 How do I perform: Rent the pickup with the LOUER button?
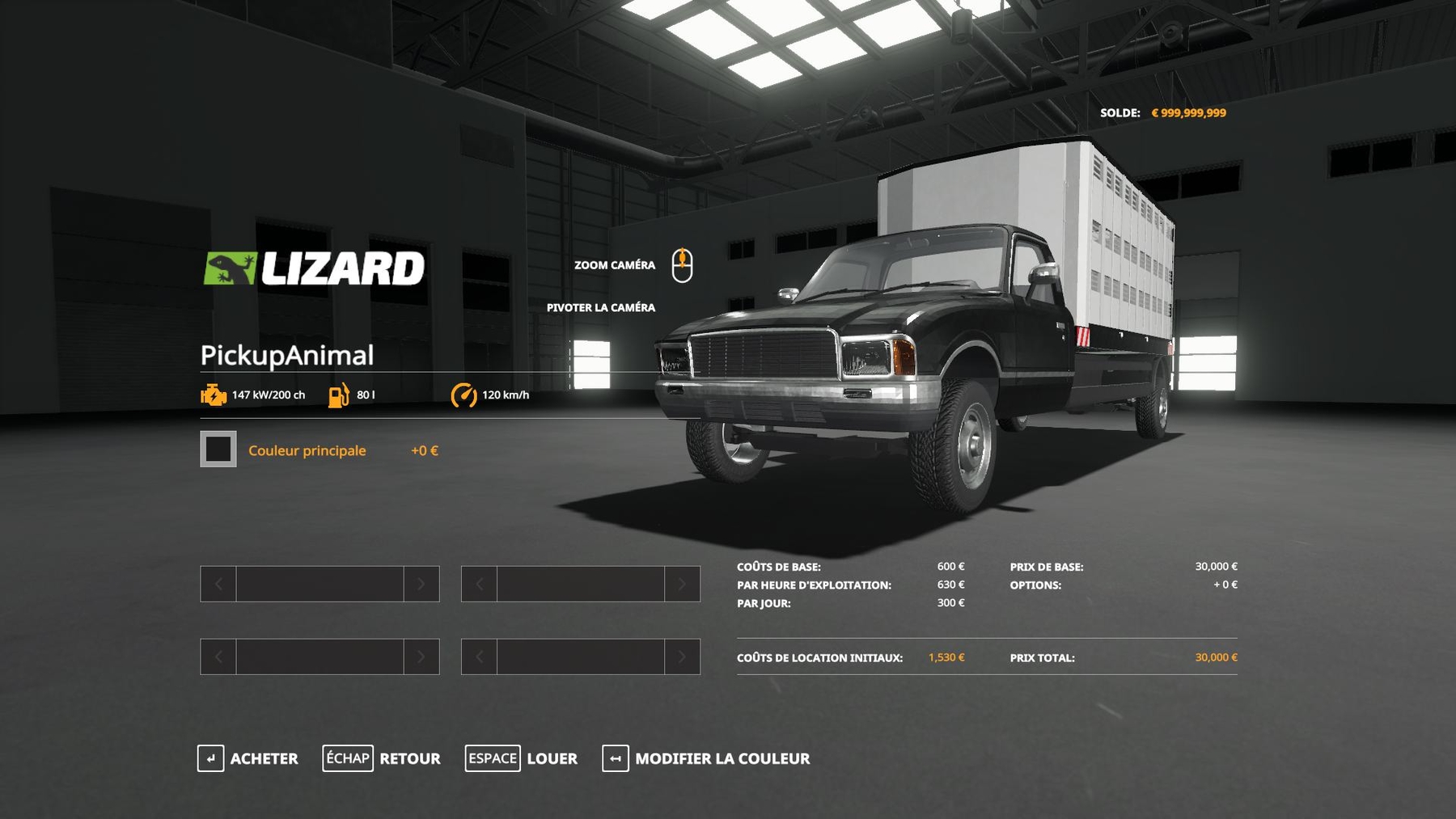(522, 758)
